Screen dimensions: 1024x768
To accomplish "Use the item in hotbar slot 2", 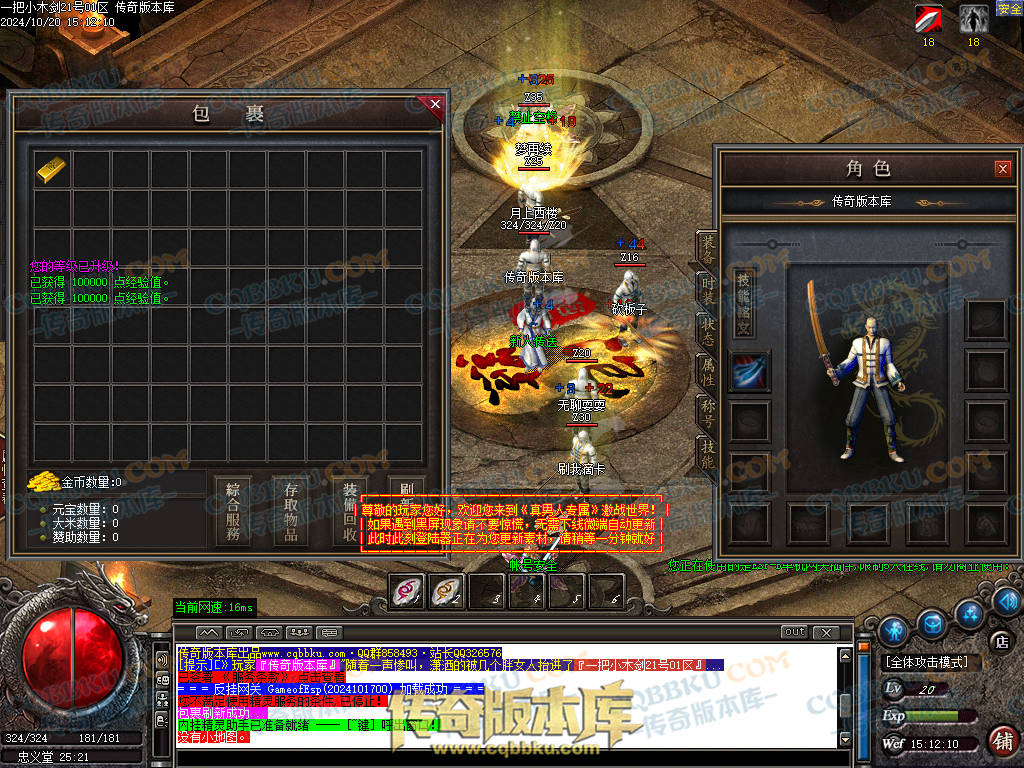I will [x=446, y=592].
